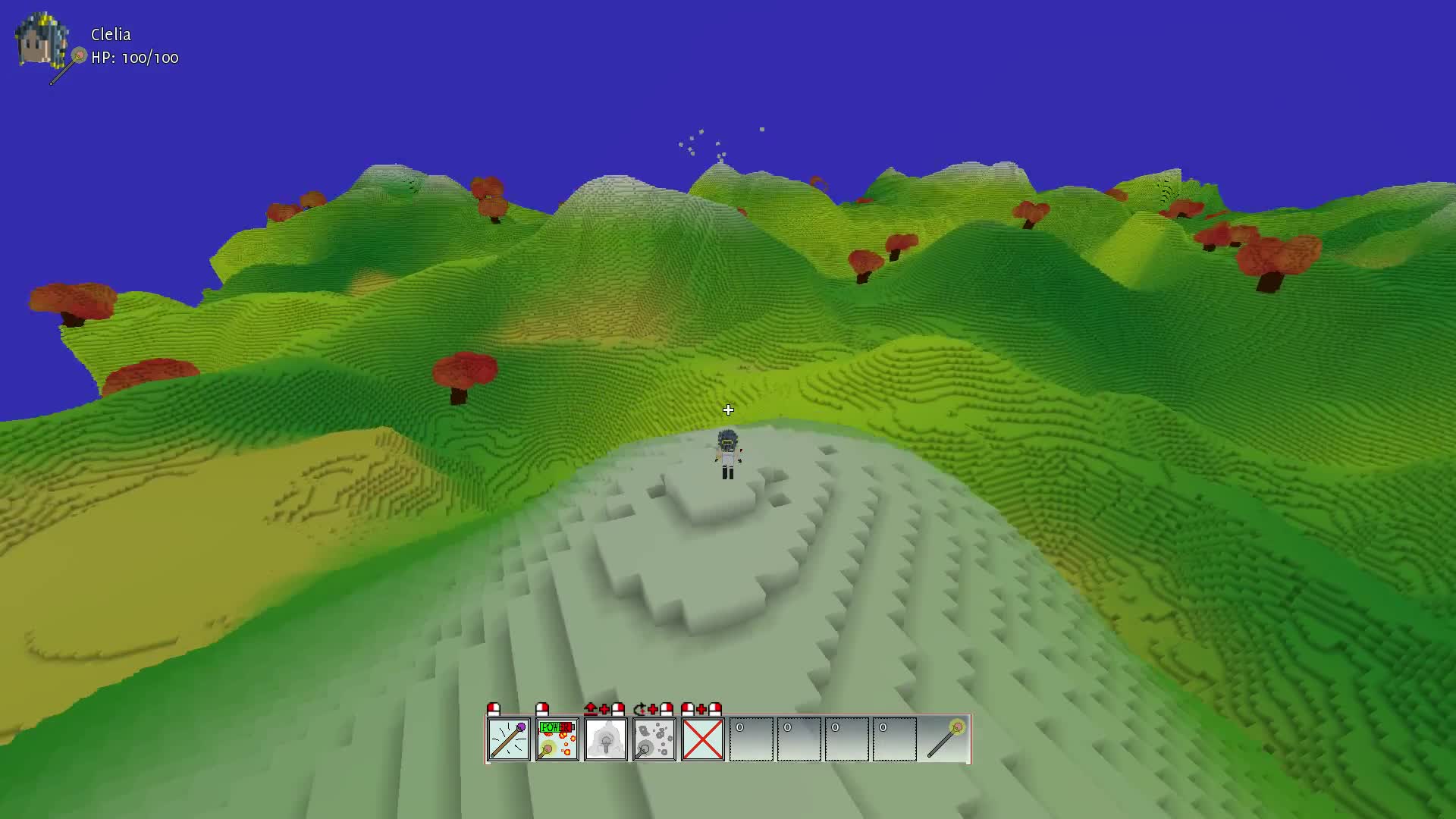Toggle the lighthouse badge above the POWER item slot
This screenshot has width=1456, height=819.
pyautogui.click(x=541, y=711)
